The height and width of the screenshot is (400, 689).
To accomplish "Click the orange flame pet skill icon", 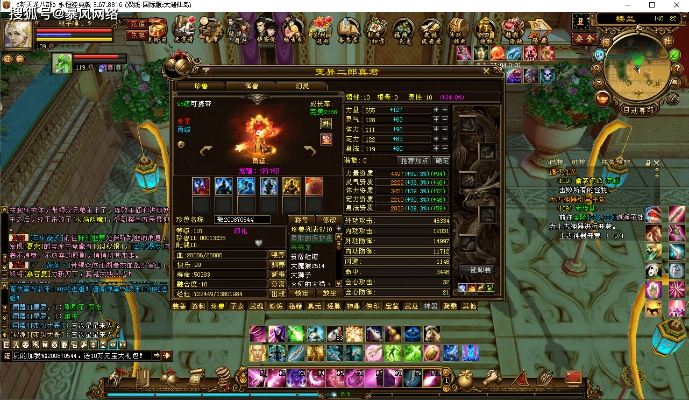I will click(313, 186).
